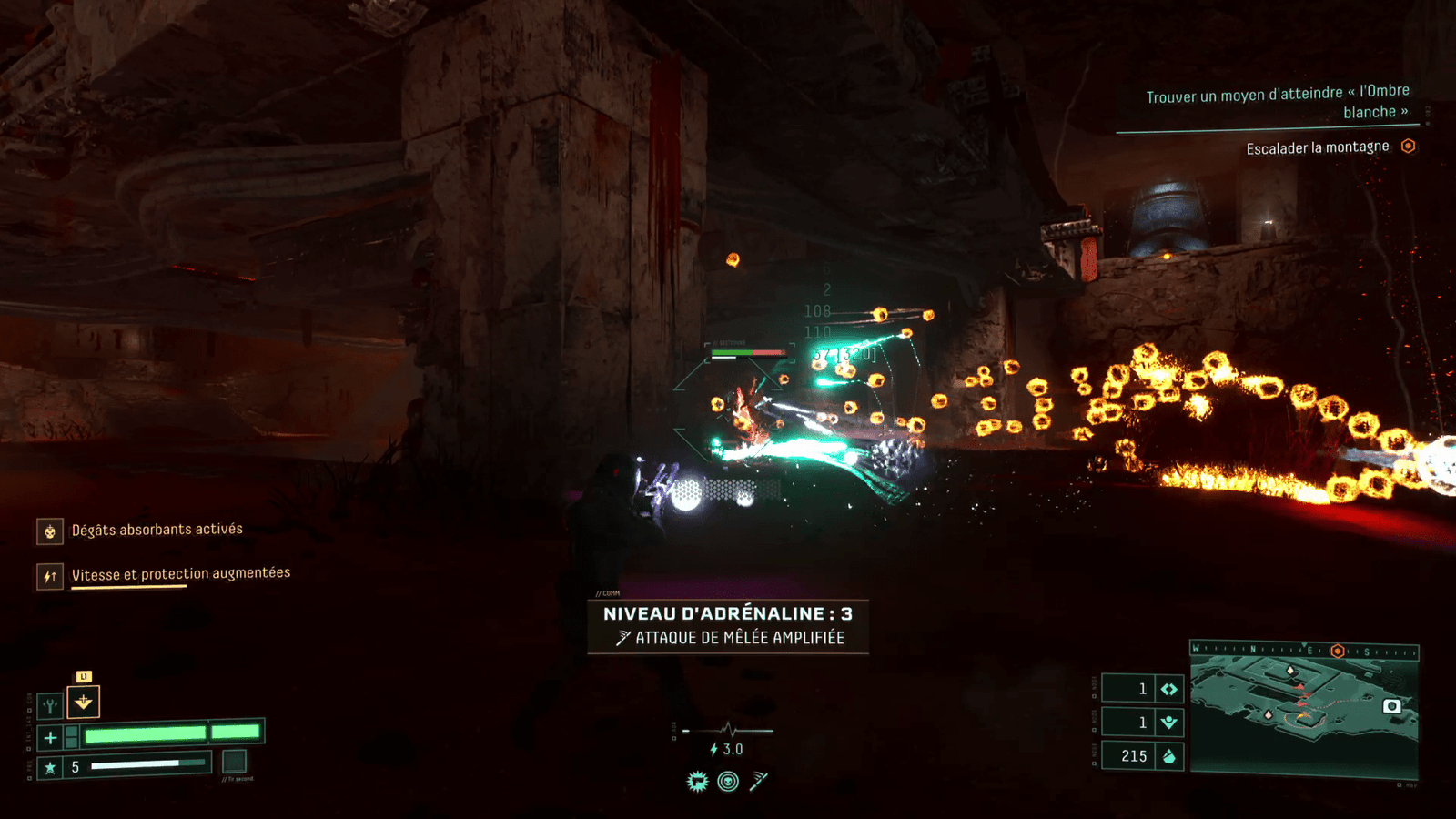Click the health plus icon

50,737
